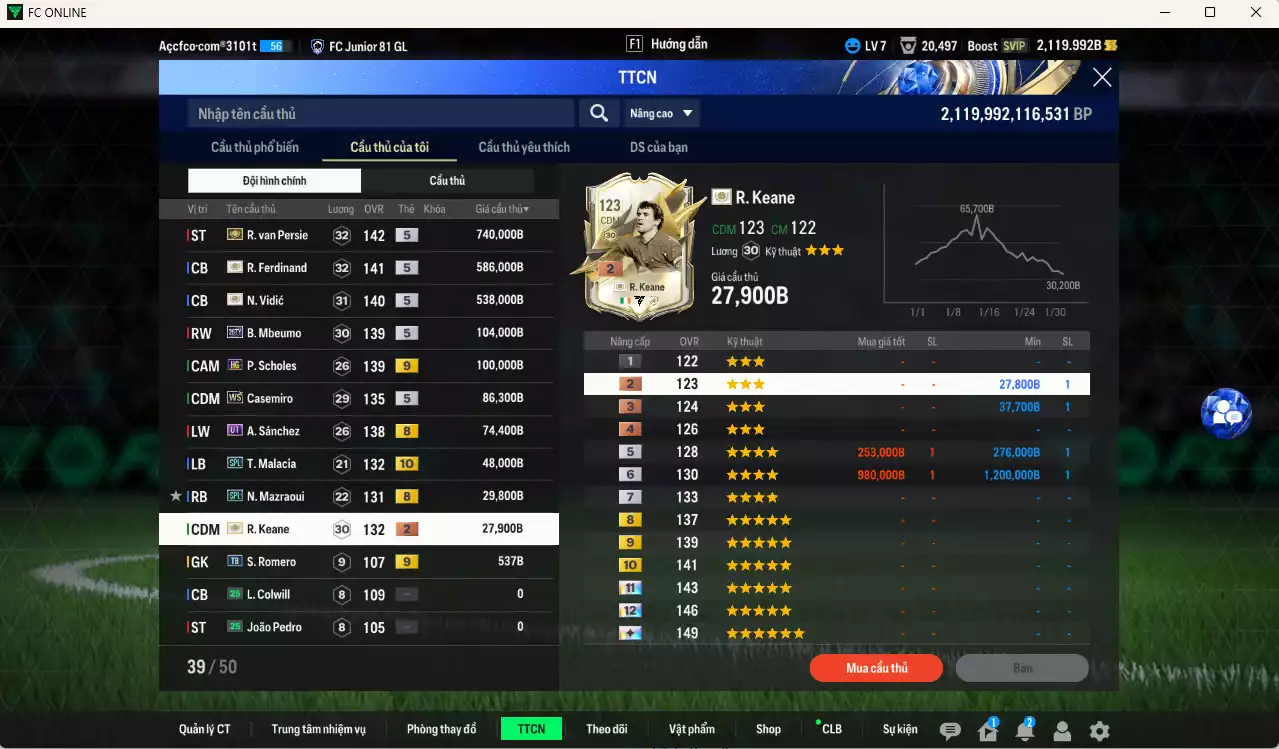Open the Shop from bottom menu
The height and width of the screenshot is (749, 1279).
(x=768, y=729)
